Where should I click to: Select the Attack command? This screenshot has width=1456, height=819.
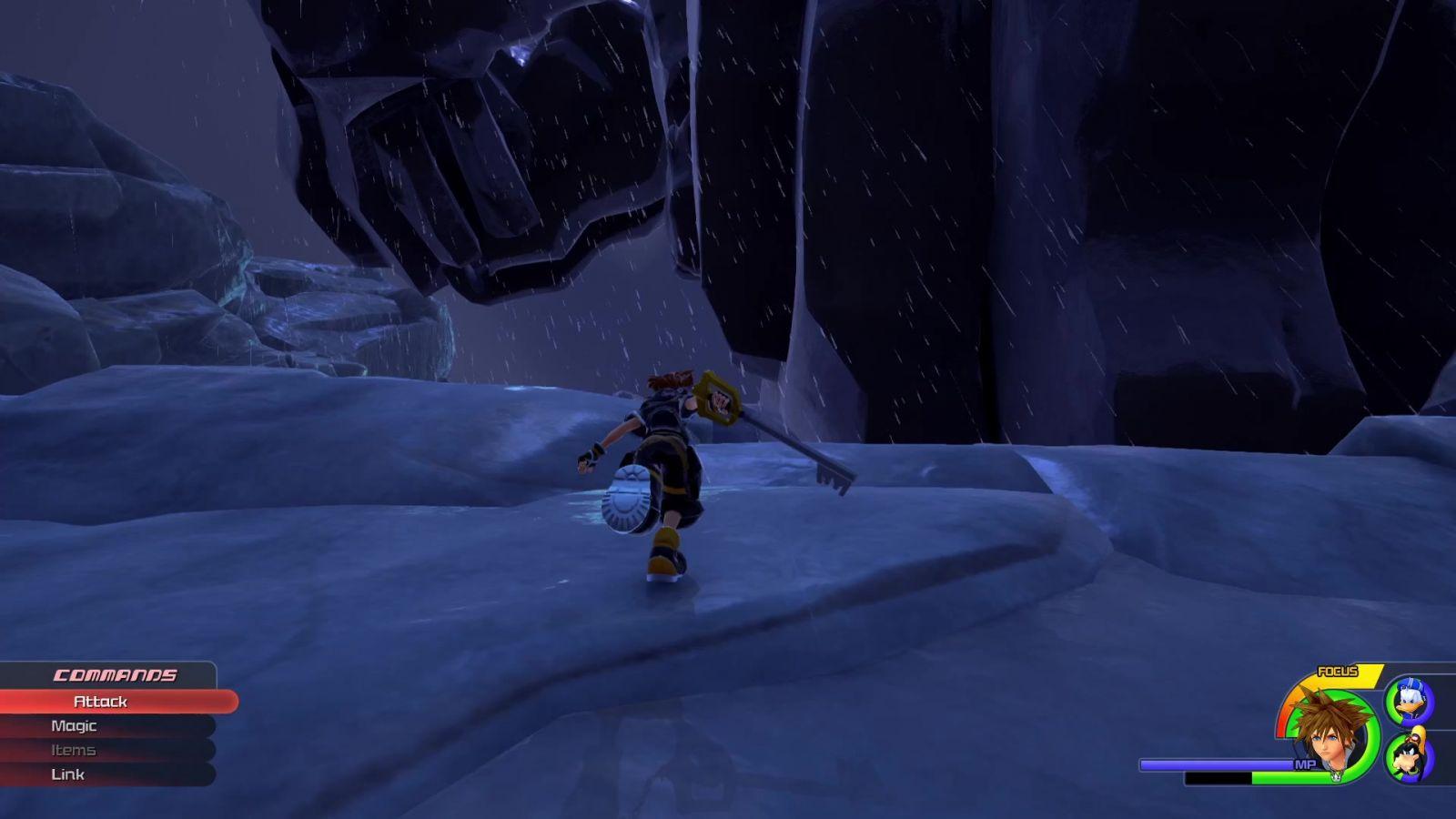coord(100,702)
